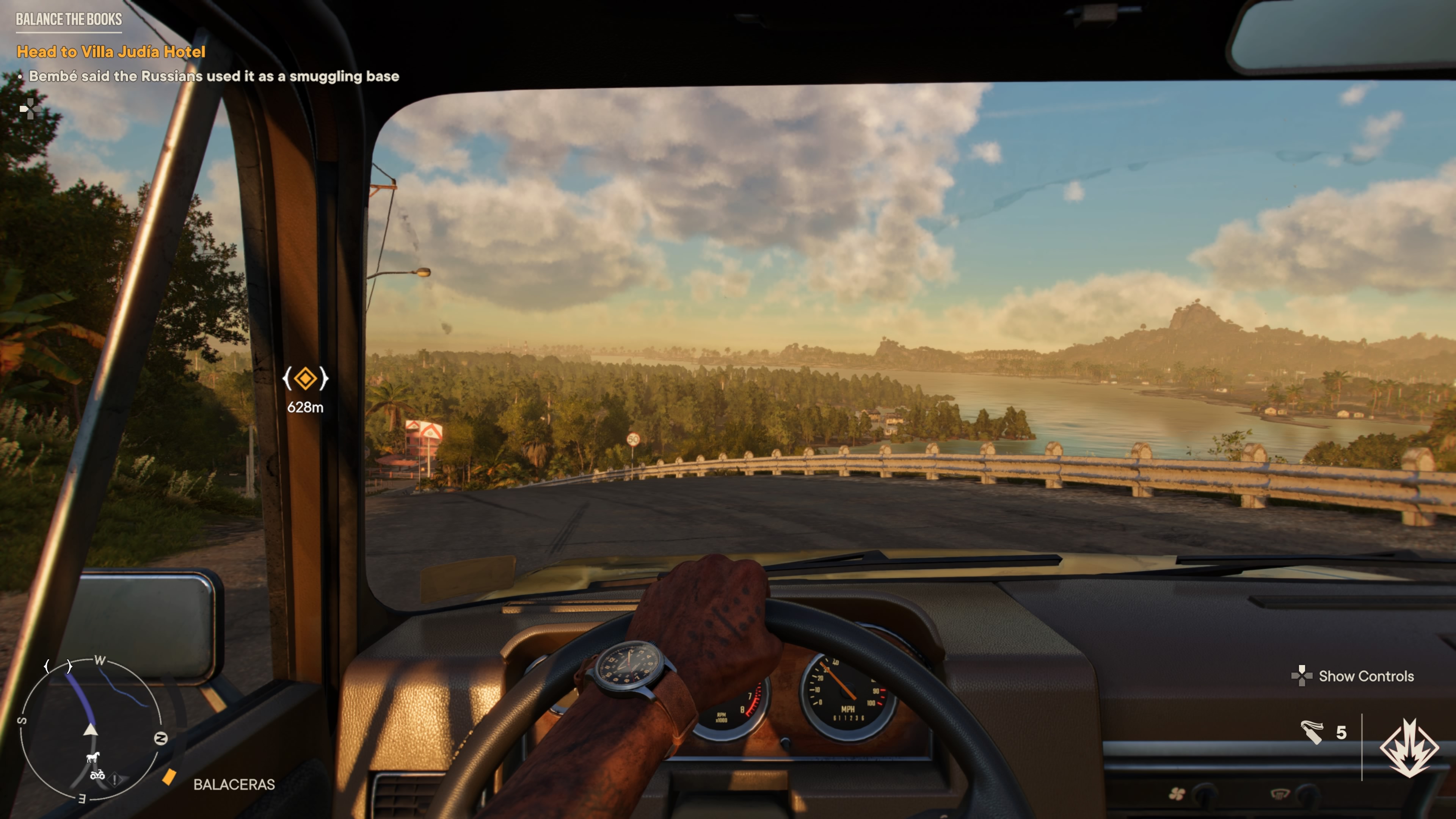
Task: Click the orange diamond objective waypoint marker
Action: [305, 378]
